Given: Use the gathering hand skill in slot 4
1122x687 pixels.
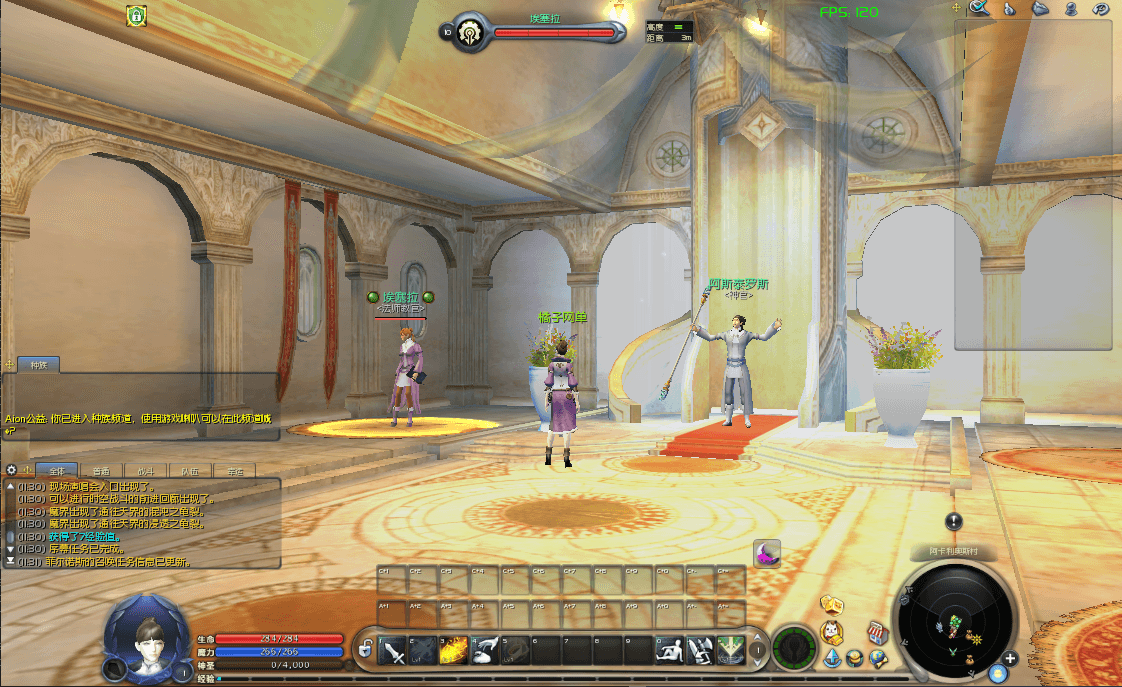Looking at the screenshot, I should pos(486,651).
